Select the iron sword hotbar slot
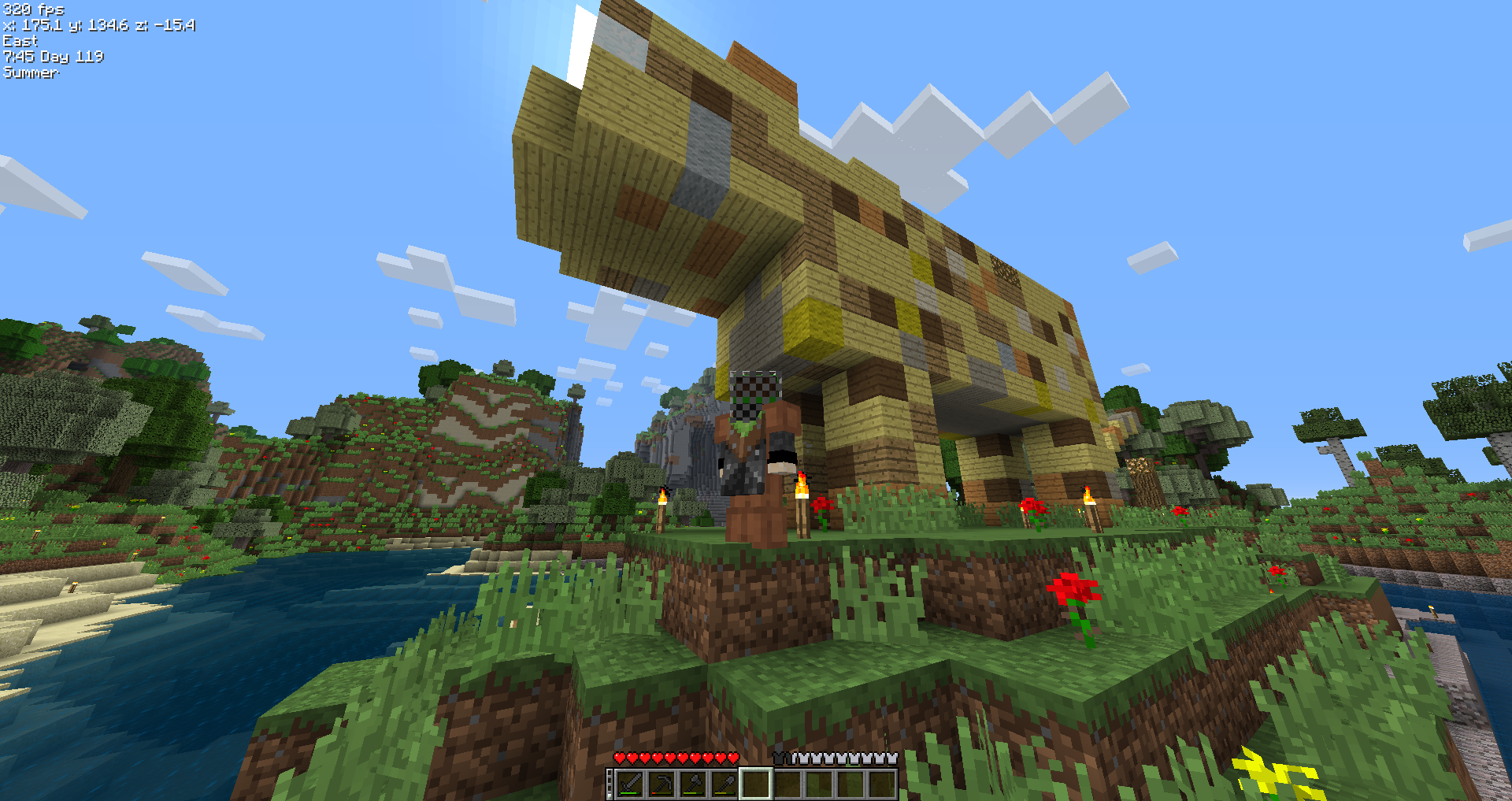 (x=630, y=784)
